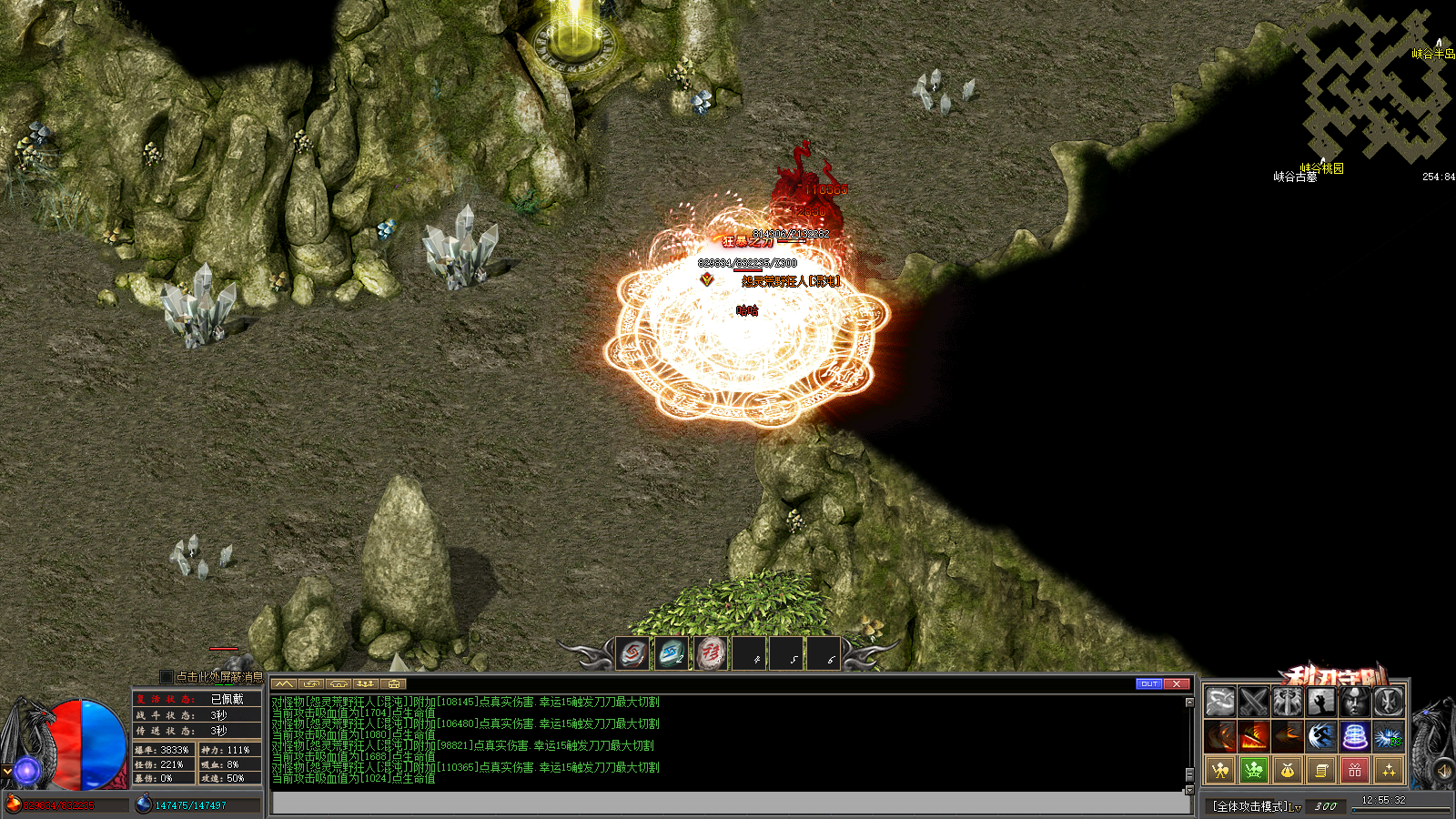Click the blue OUT button on the chat bar
This screenshot has height=819, width=1456.
(1149, 683)
